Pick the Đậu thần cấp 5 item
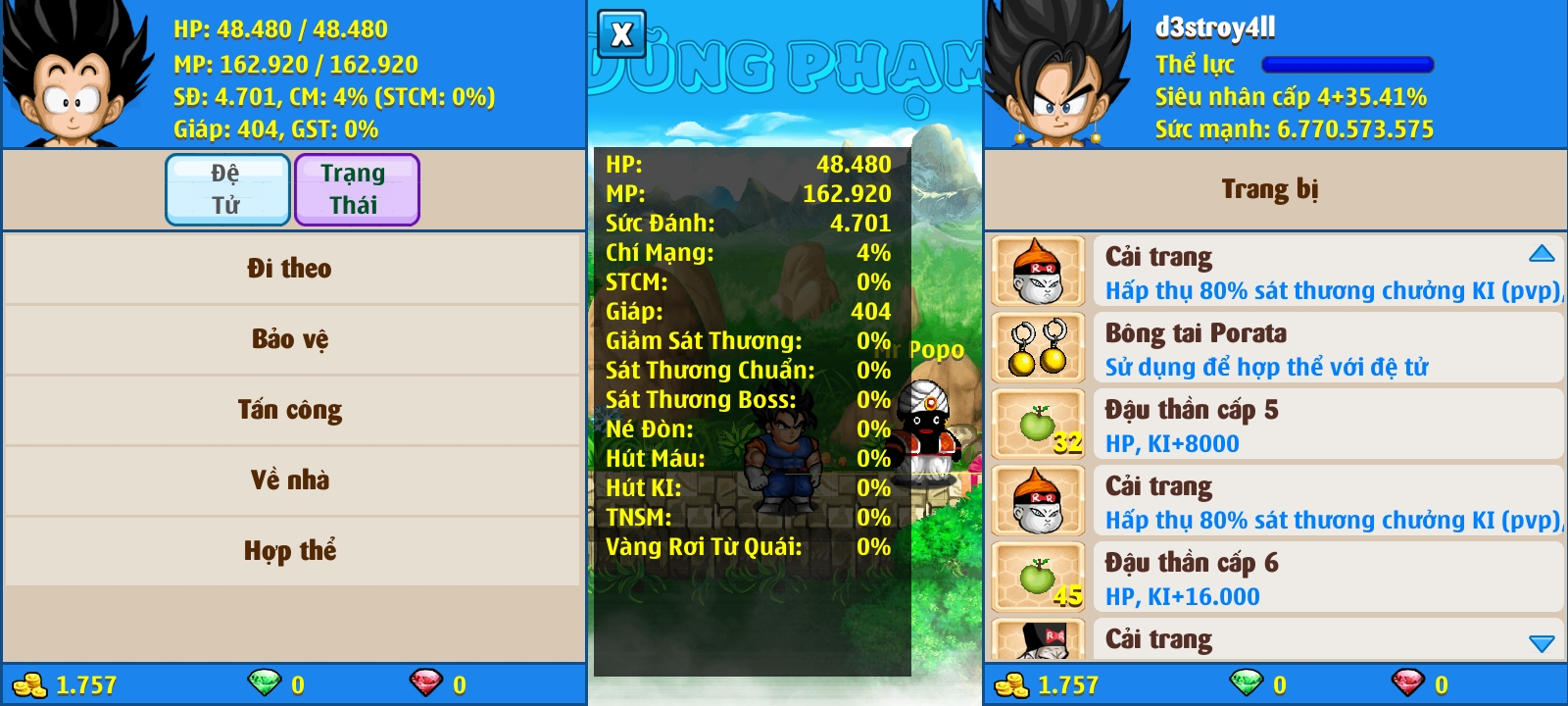The image size is (1568, 706). tap(1274, 426)
